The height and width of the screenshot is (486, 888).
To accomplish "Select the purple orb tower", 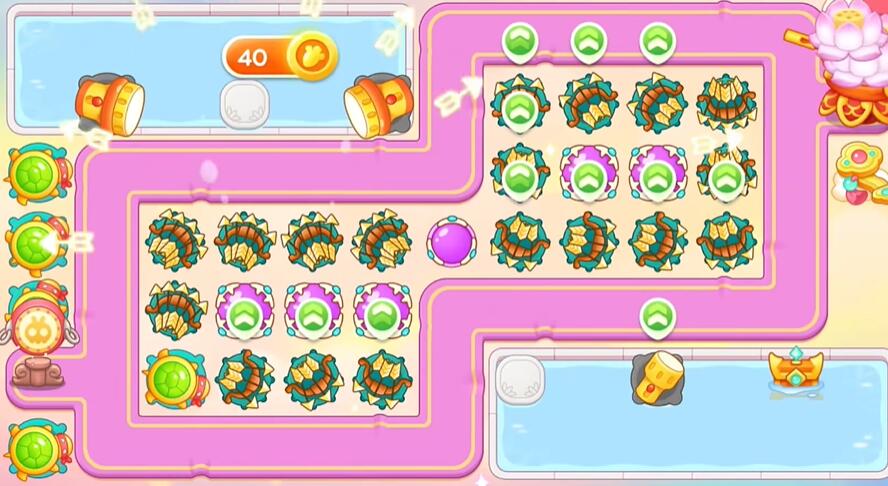I will click(x=451, y=242).
